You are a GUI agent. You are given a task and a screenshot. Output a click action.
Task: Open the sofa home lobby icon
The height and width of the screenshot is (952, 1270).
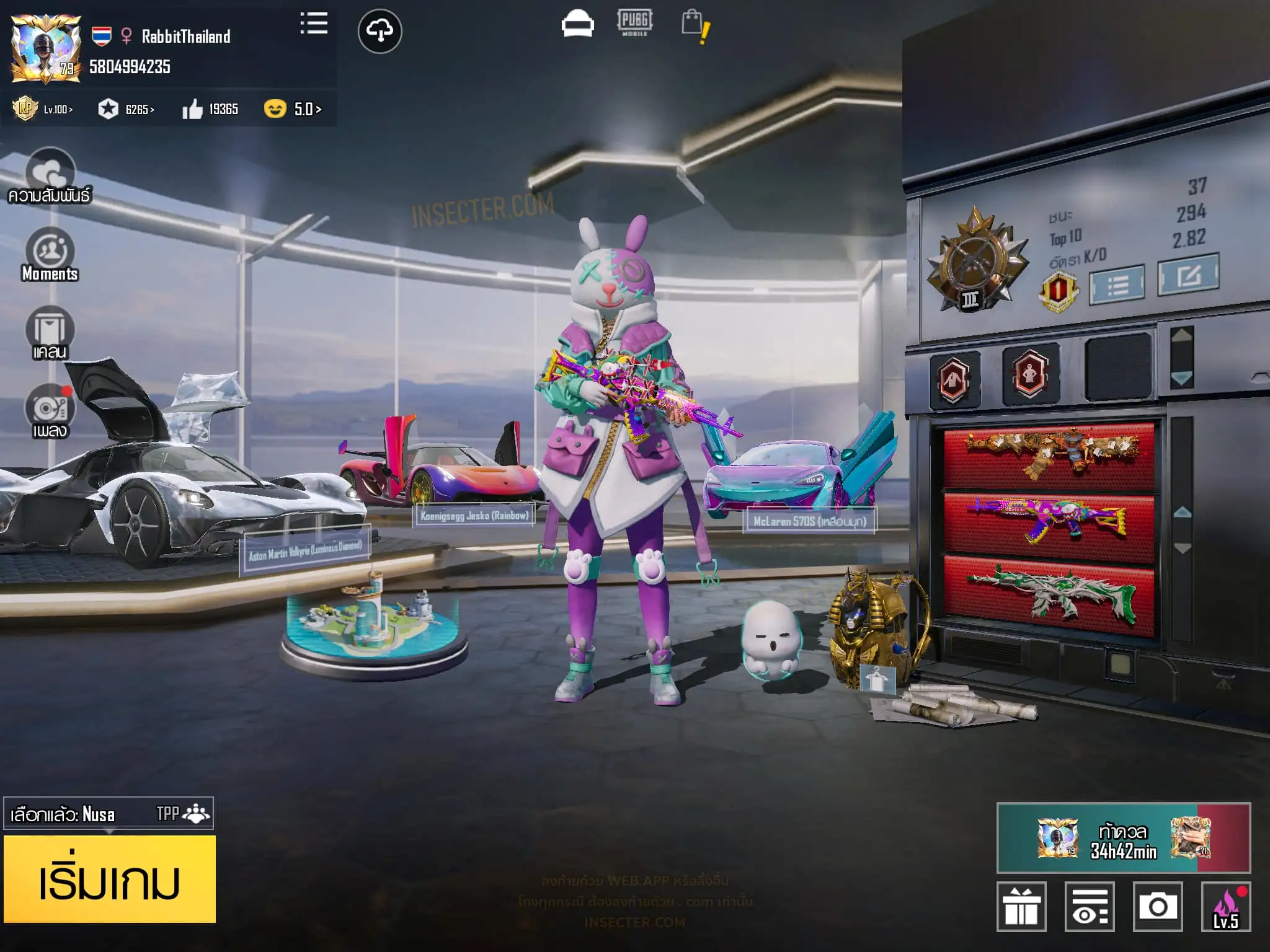tap(577, 25)
